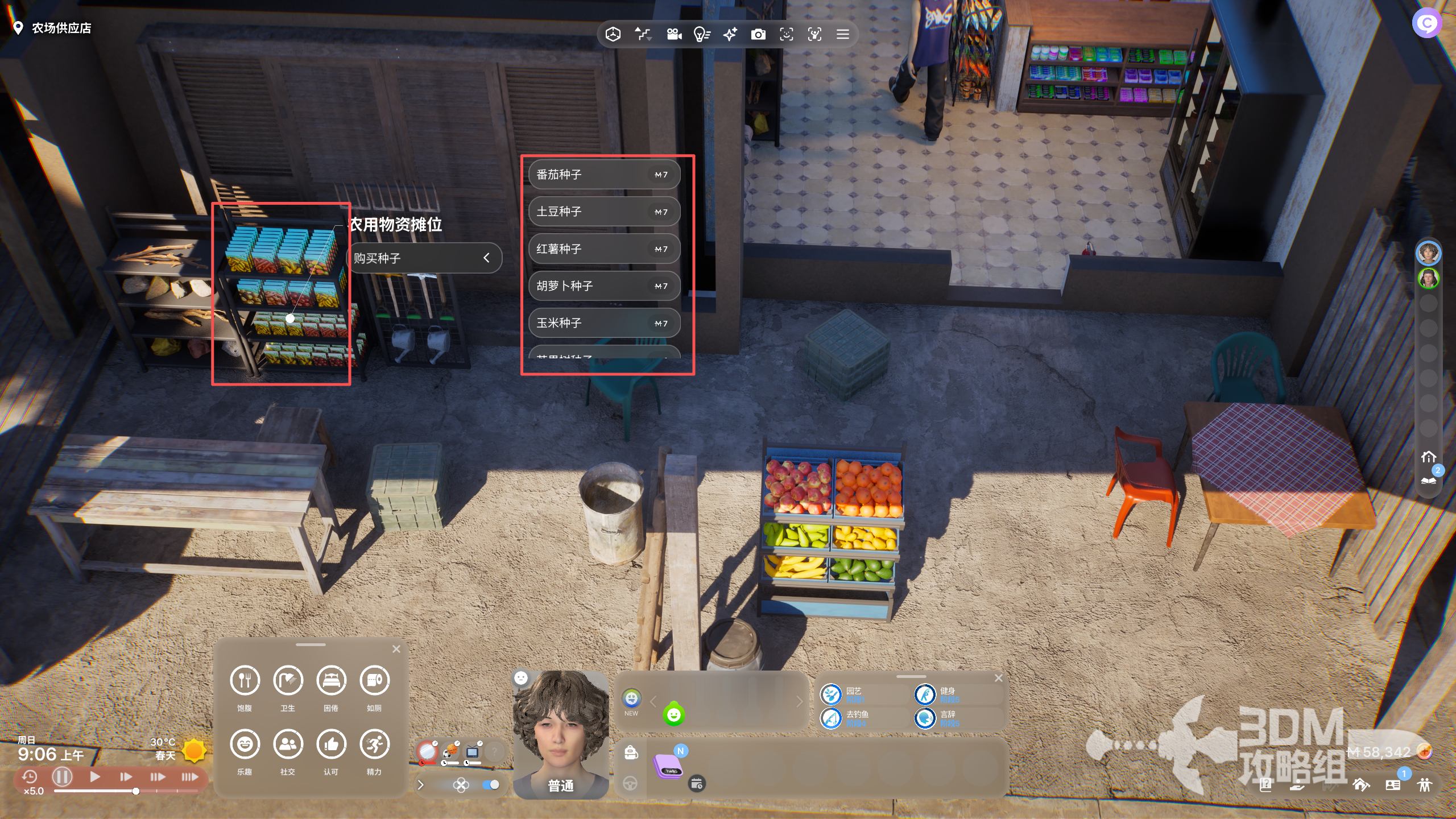This screenshot has height=819, width=1456.
Task: Select the 社交 social need icon
Action: click(288, 744)
